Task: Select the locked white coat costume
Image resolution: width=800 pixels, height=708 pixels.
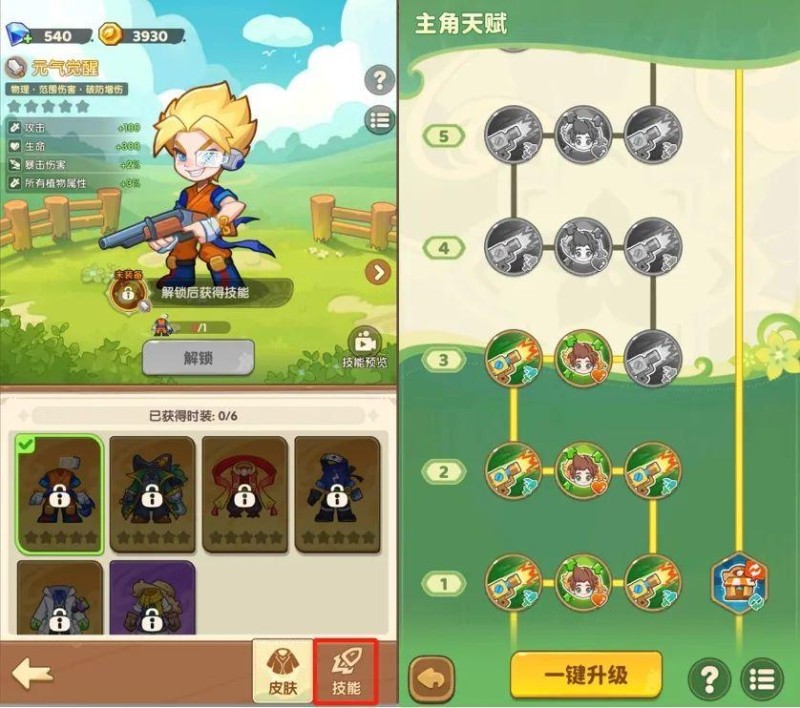Action: (x=60, y=600)
